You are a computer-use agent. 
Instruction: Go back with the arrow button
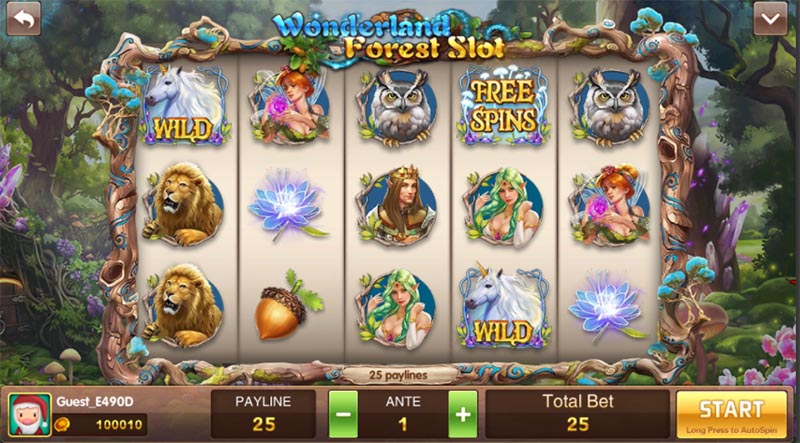(x=23, y=18)
